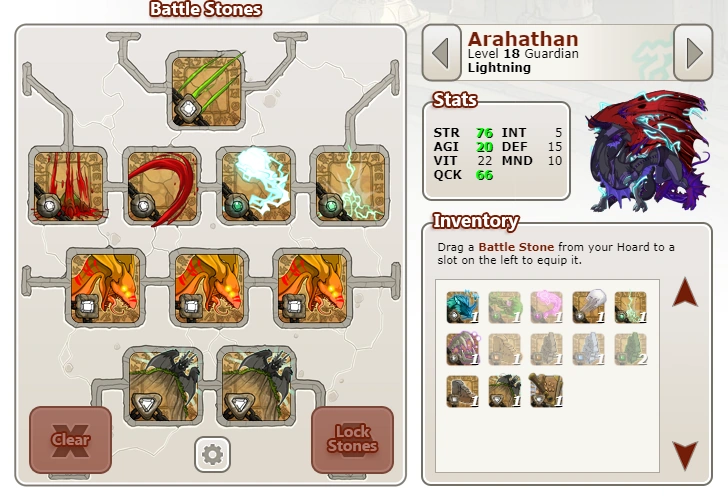728x496 pixels.
Task: Clear all equipped battle stones
Action: [70, 439]
